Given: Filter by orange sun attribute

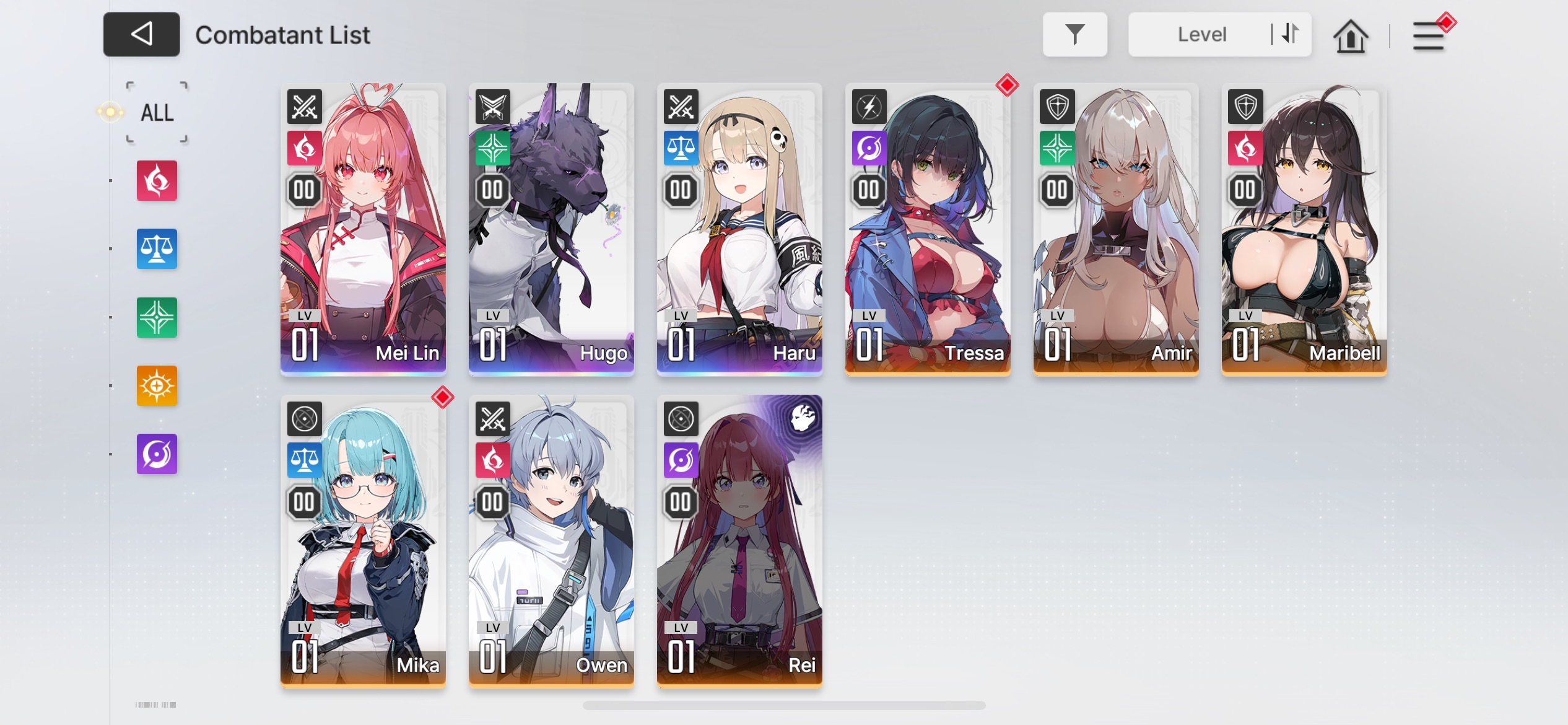Looking at the screenshot, I should 157,385.
